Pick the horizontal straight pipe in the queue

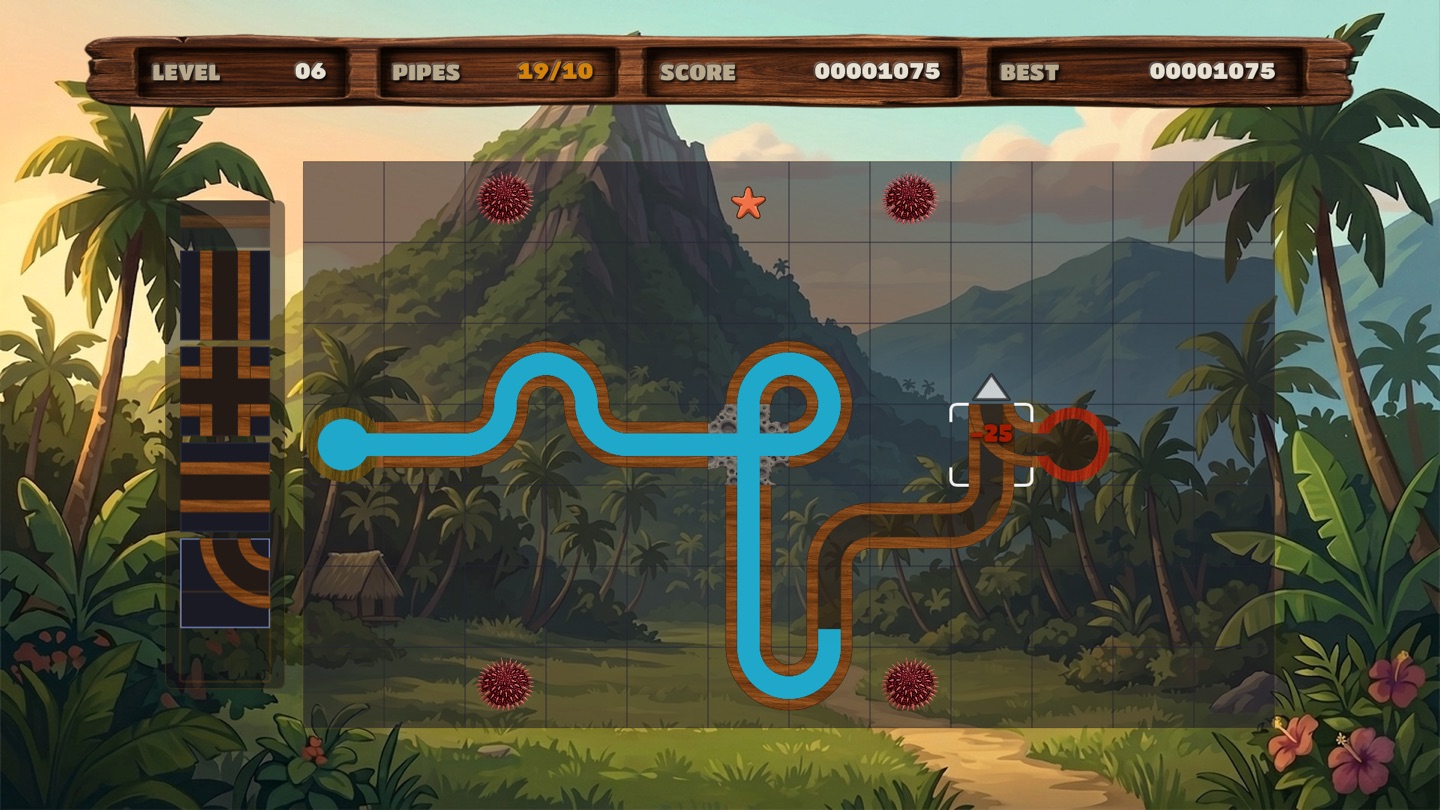[225, 487]
